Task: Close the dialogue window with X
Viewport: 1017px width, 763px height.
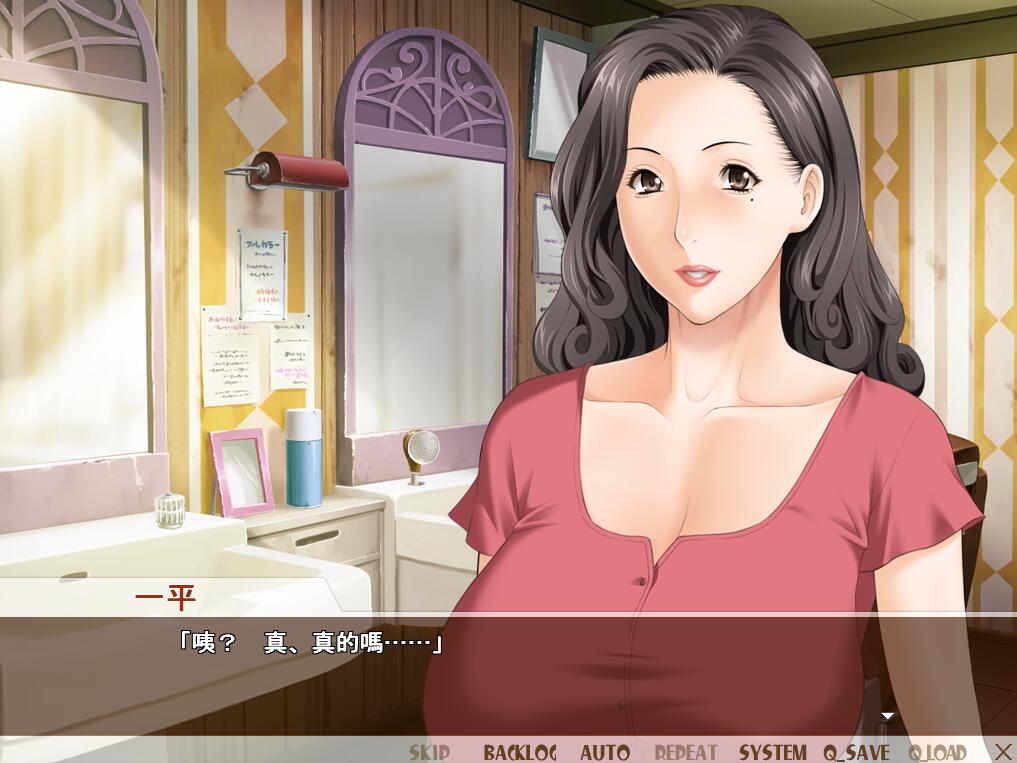Action: [x=1003, y=751]
